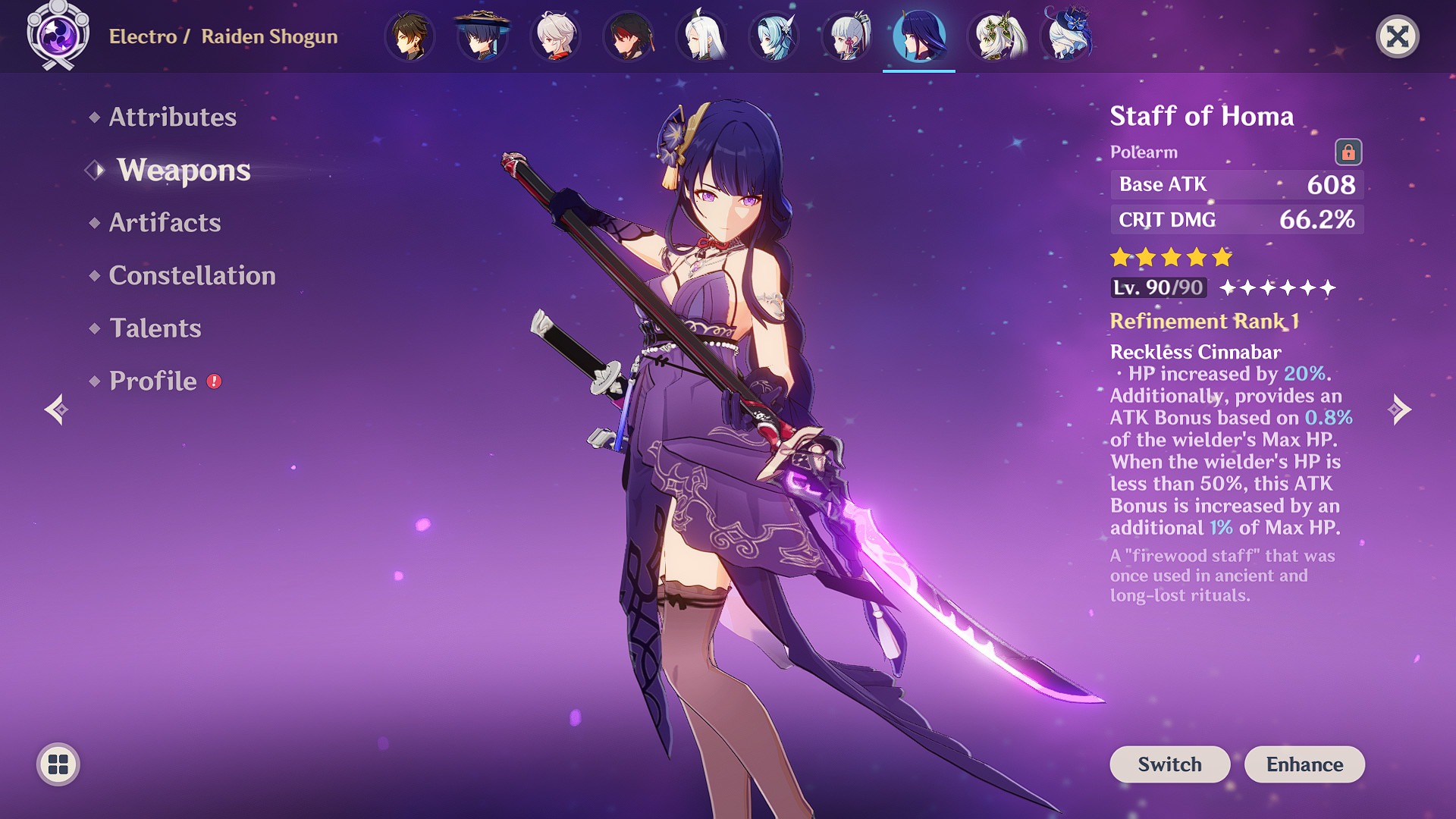The height and width of the screenshot is (819, 1456).
Task: Choose the Wanderer portrait with wide hat
Action: 482,36
